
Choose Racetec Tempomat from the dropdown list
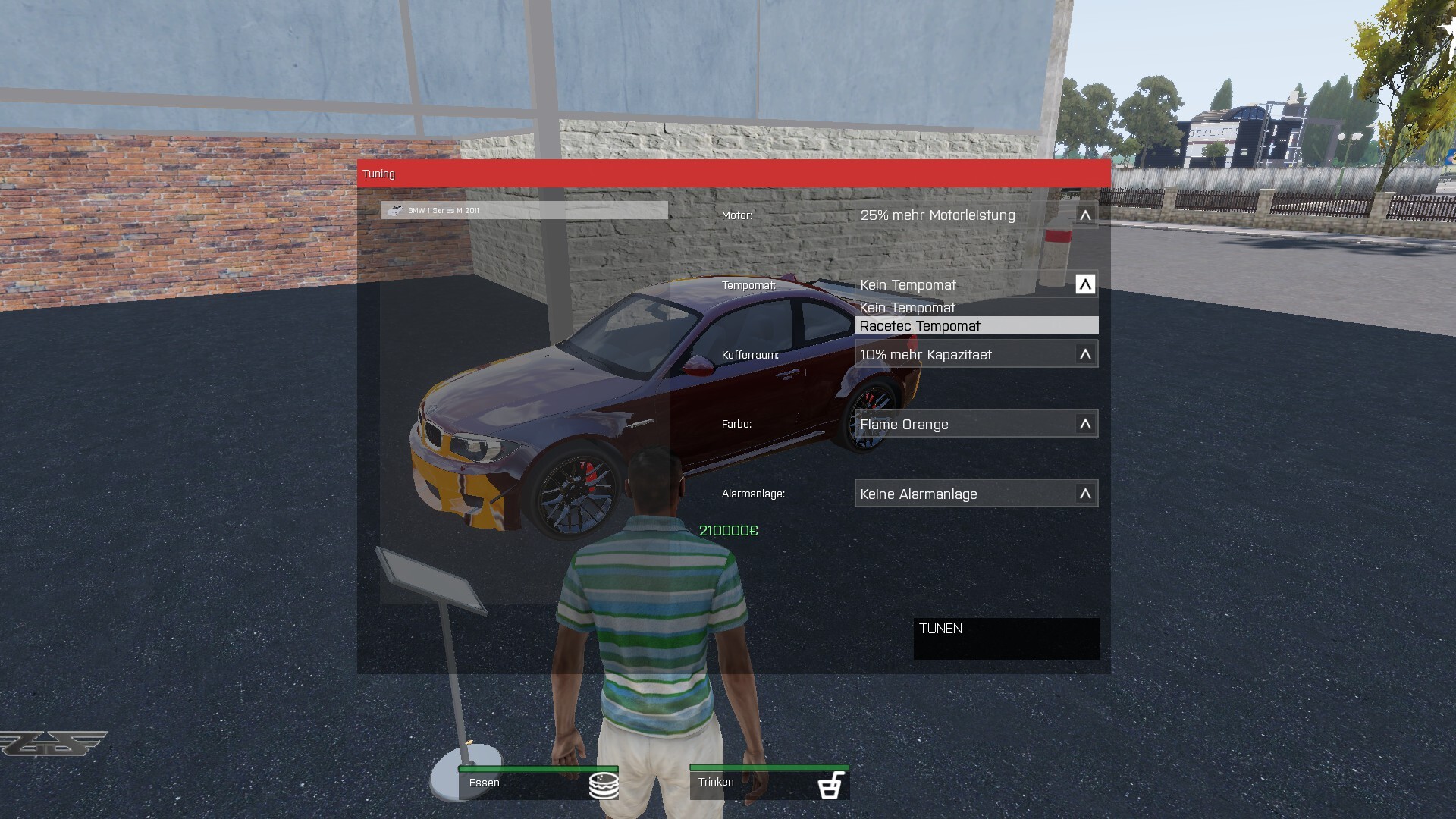click(x=976, y=326)
